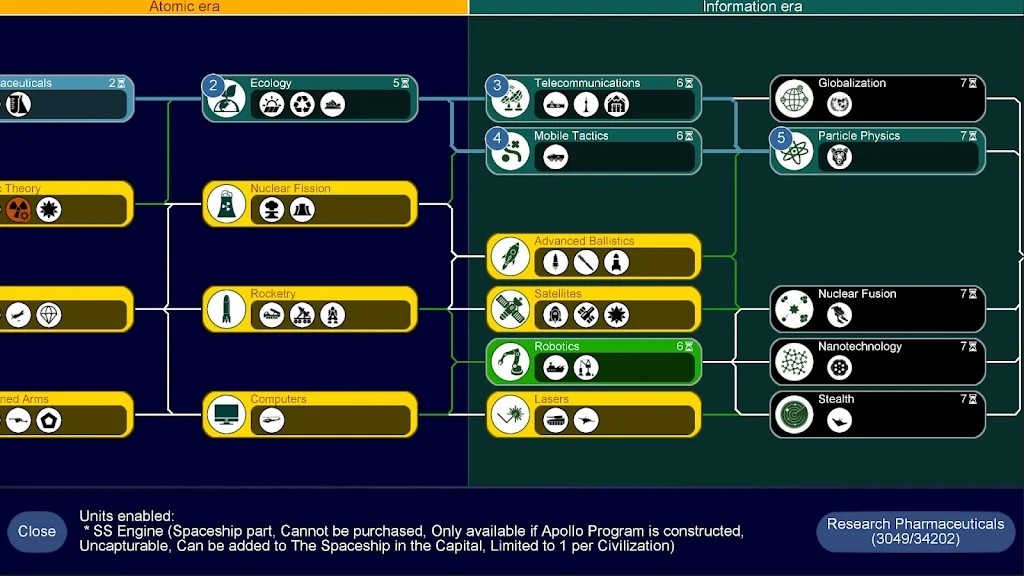Choose the Telecommunications technology
The image size is (1024, 576).
click(594, 98)
